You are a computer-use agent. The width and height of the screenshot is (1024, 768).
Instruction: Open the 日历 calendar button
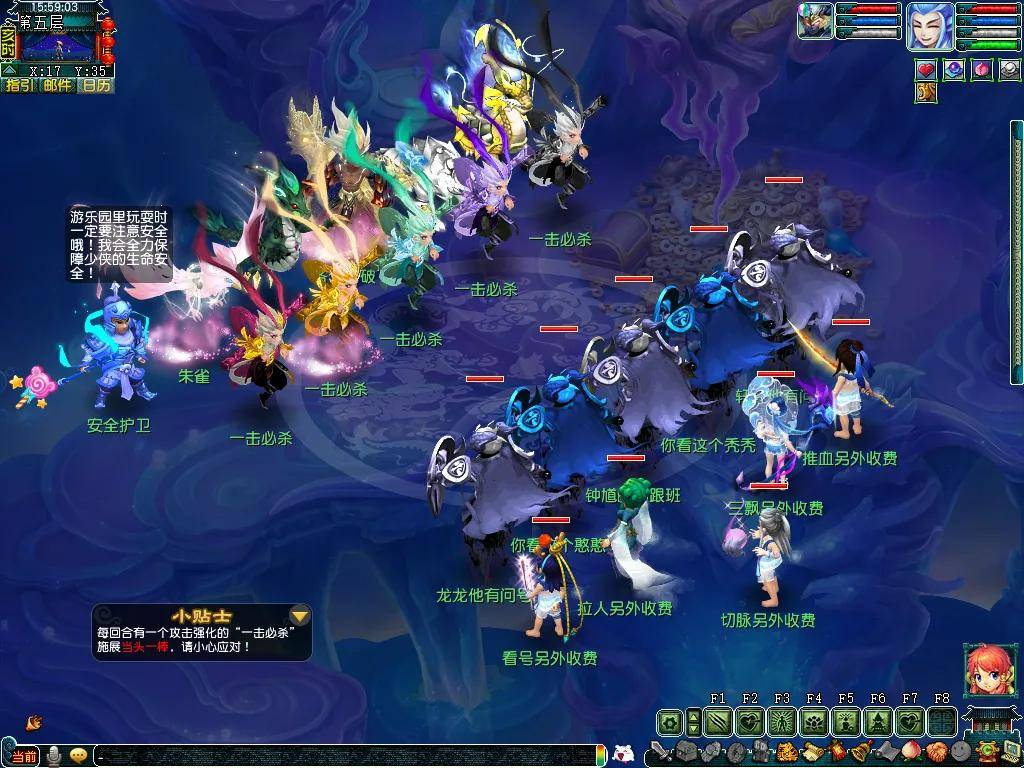coord(96,86)
